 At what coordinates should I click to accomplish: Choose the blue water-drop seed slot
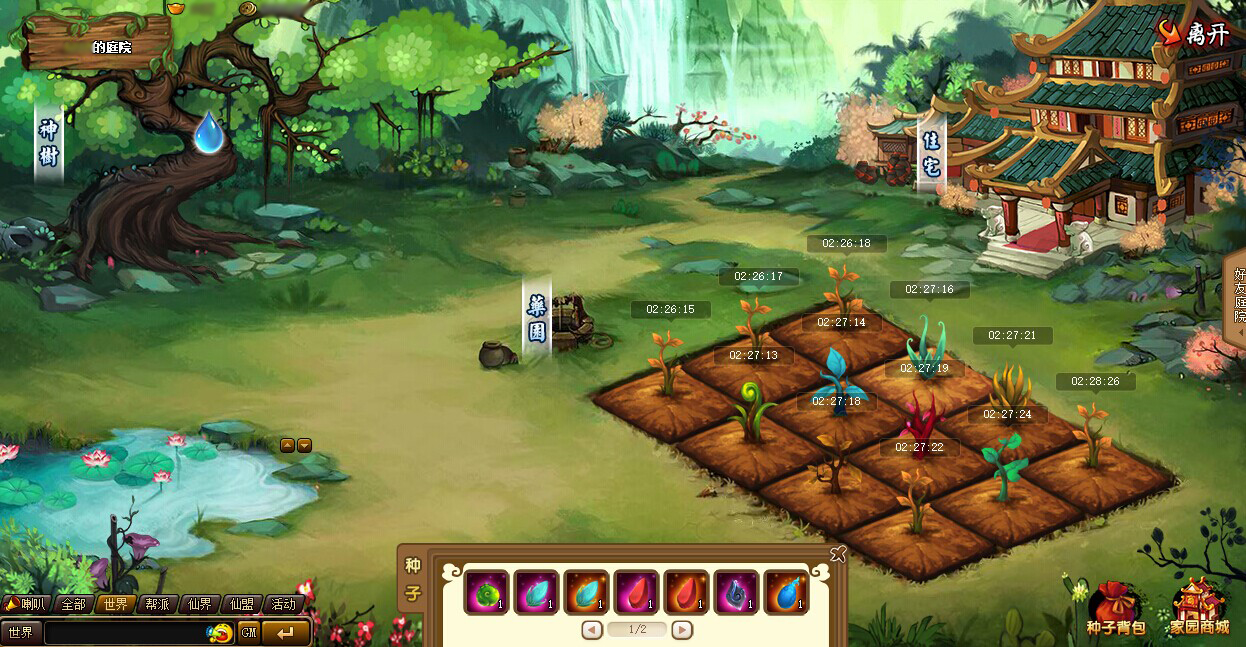coord(787,592)
